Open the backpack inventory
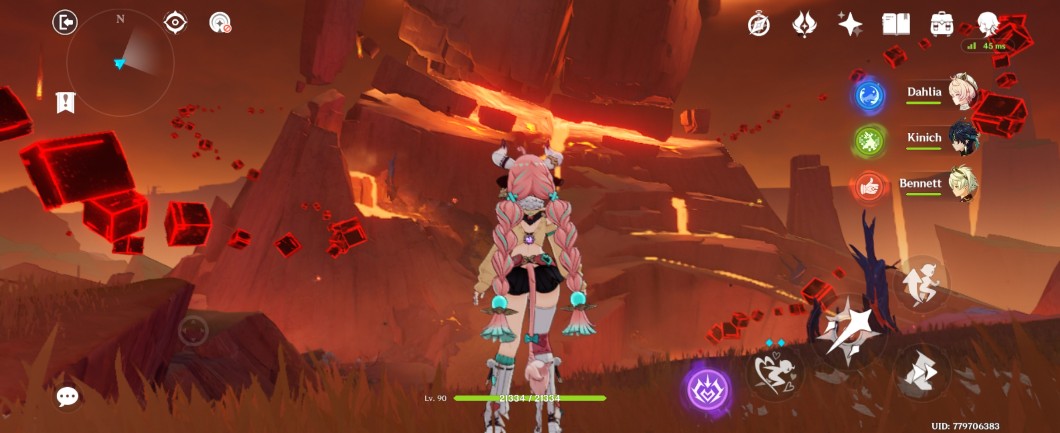The height and width of the screenshot is (433, 1060). (940, 25)
